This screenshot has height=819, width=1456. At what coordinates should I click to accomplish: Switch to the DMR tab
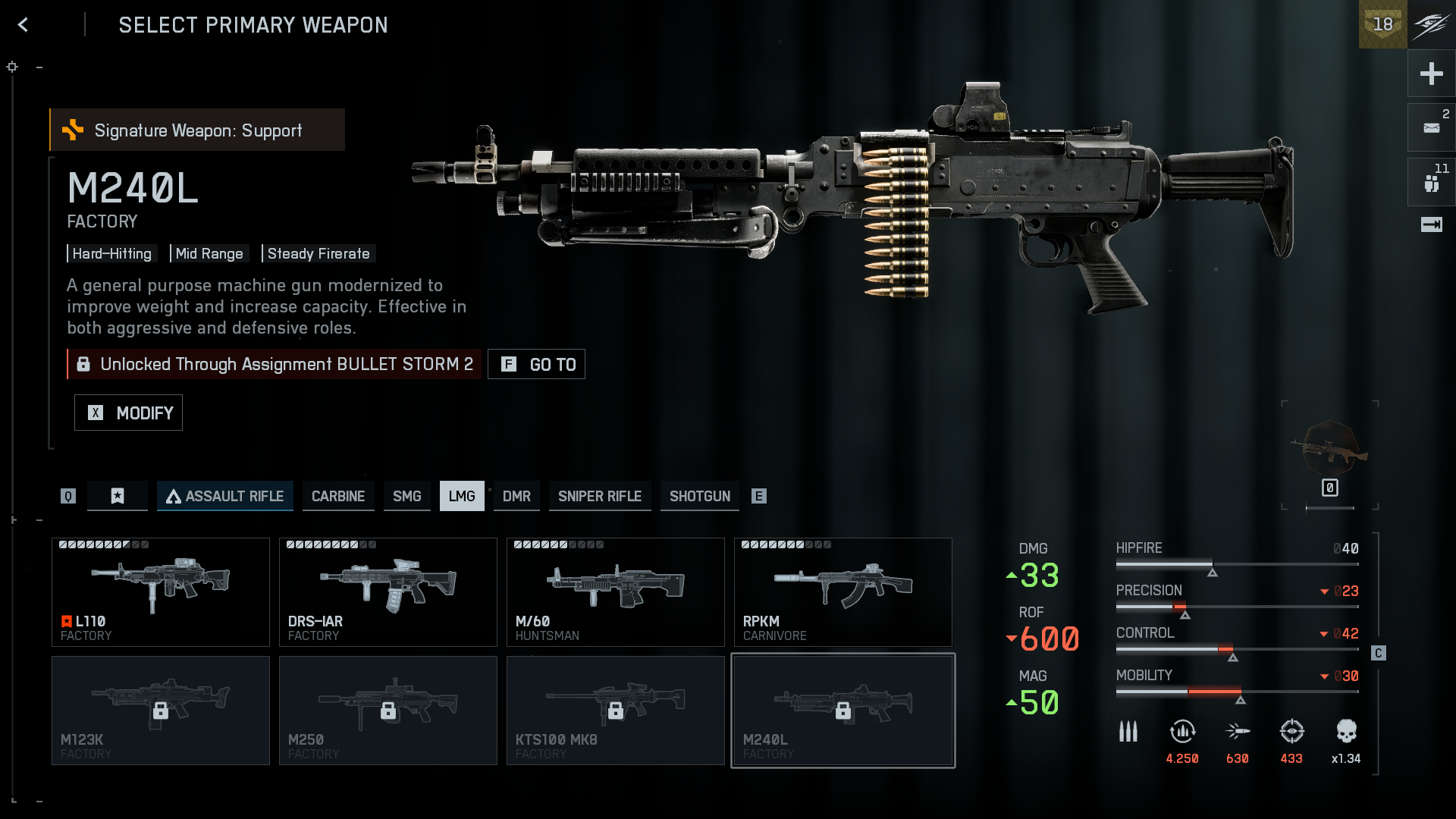pyautogui.click(x=516, y=496)
